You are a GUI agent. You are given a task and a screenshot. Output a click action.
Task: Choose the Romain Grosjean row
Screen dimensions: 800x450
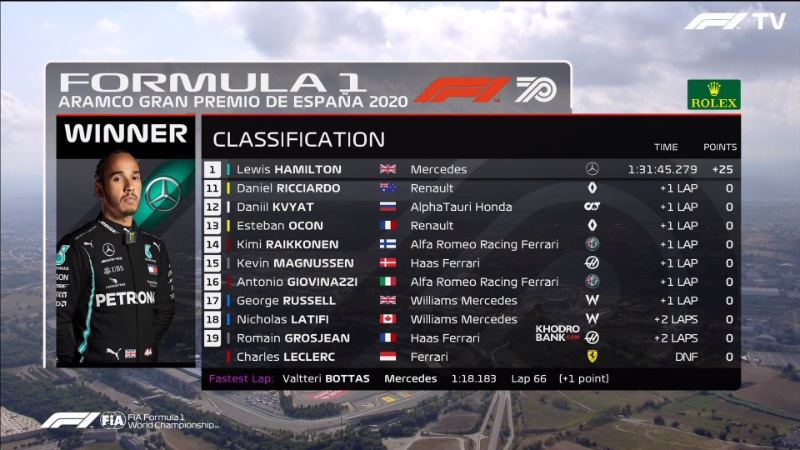tap(470, 338)
